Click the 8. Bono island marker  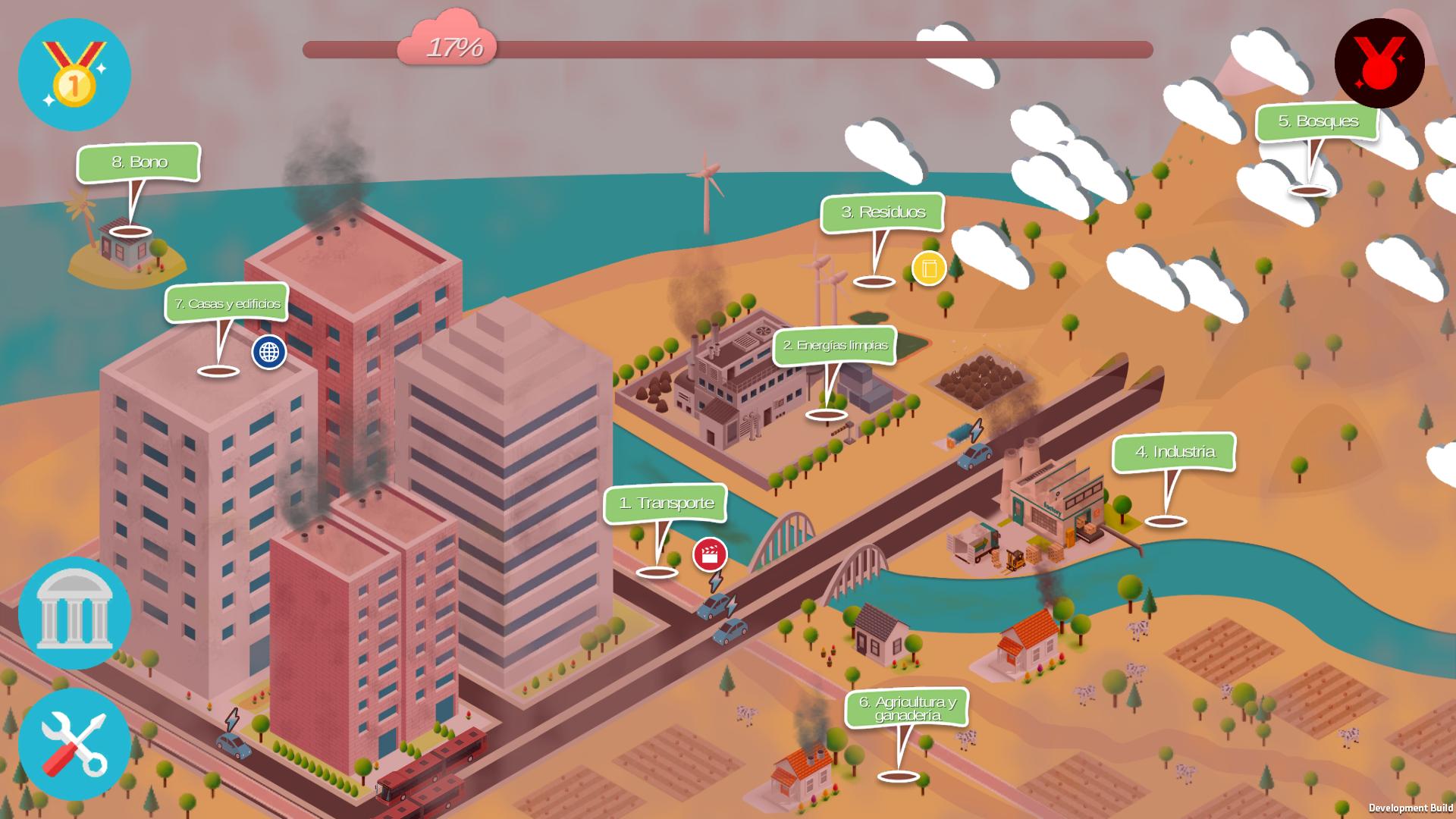[x=141, y=162]
